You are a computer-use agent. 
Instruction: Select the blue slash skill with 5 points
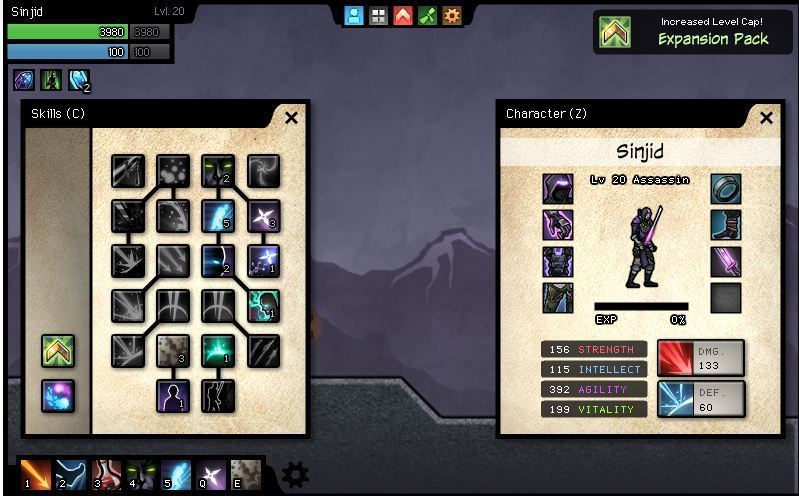[218, 216]
